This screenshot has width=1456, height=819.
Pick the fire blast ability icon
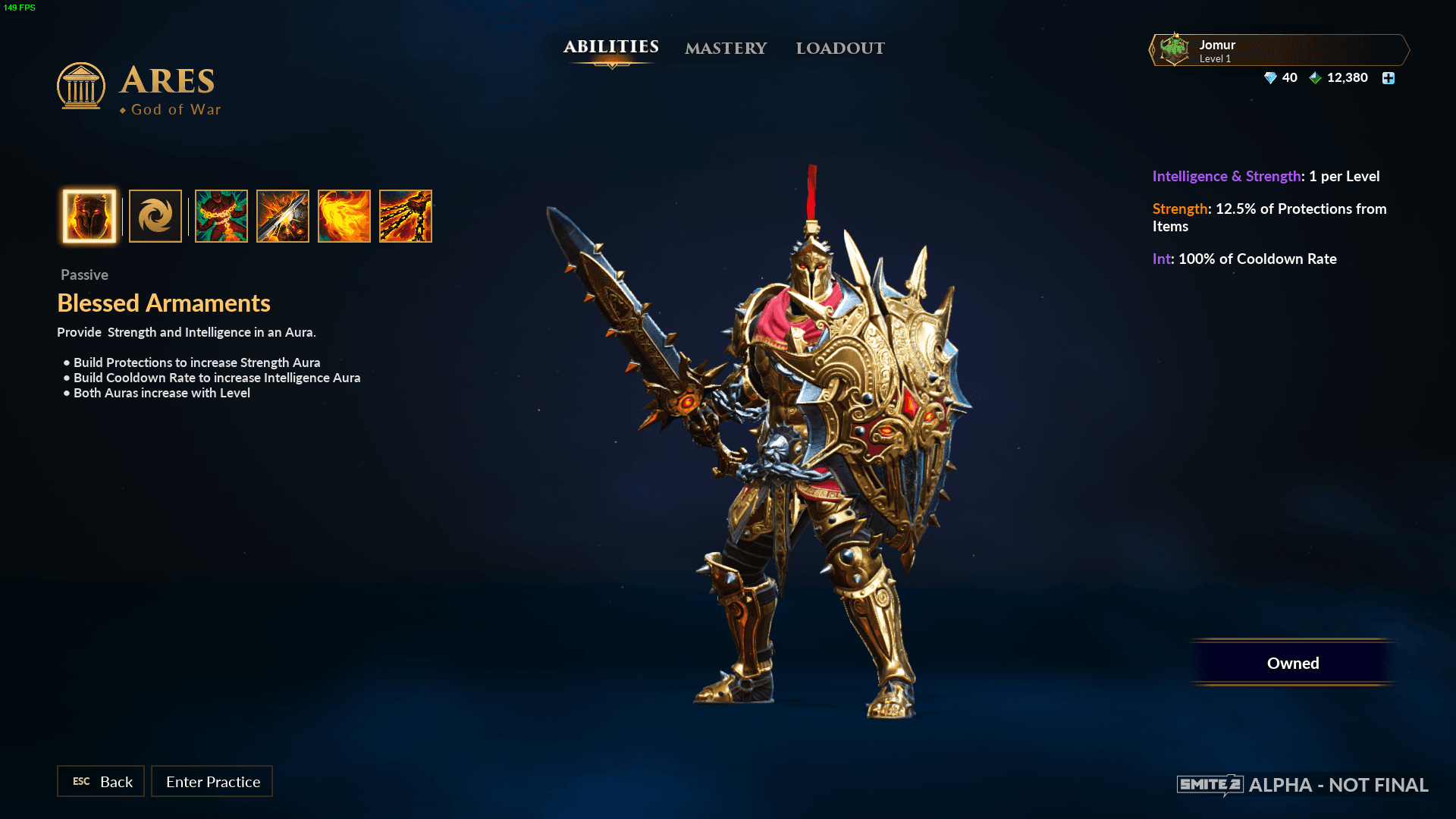344,216
